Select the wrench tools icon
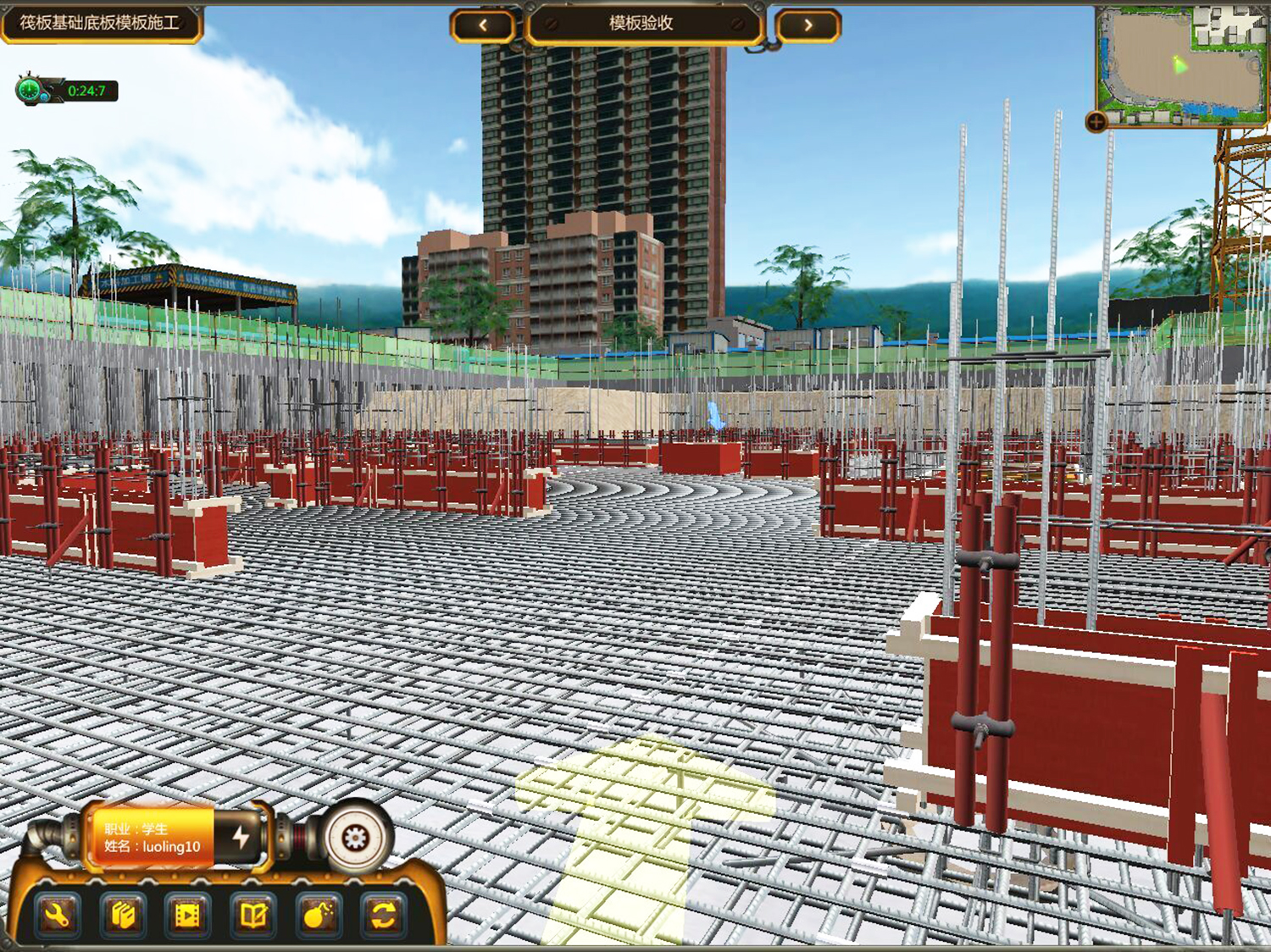Image resolution: width=1271 pixels, height=952 pixels. (57, 916)
